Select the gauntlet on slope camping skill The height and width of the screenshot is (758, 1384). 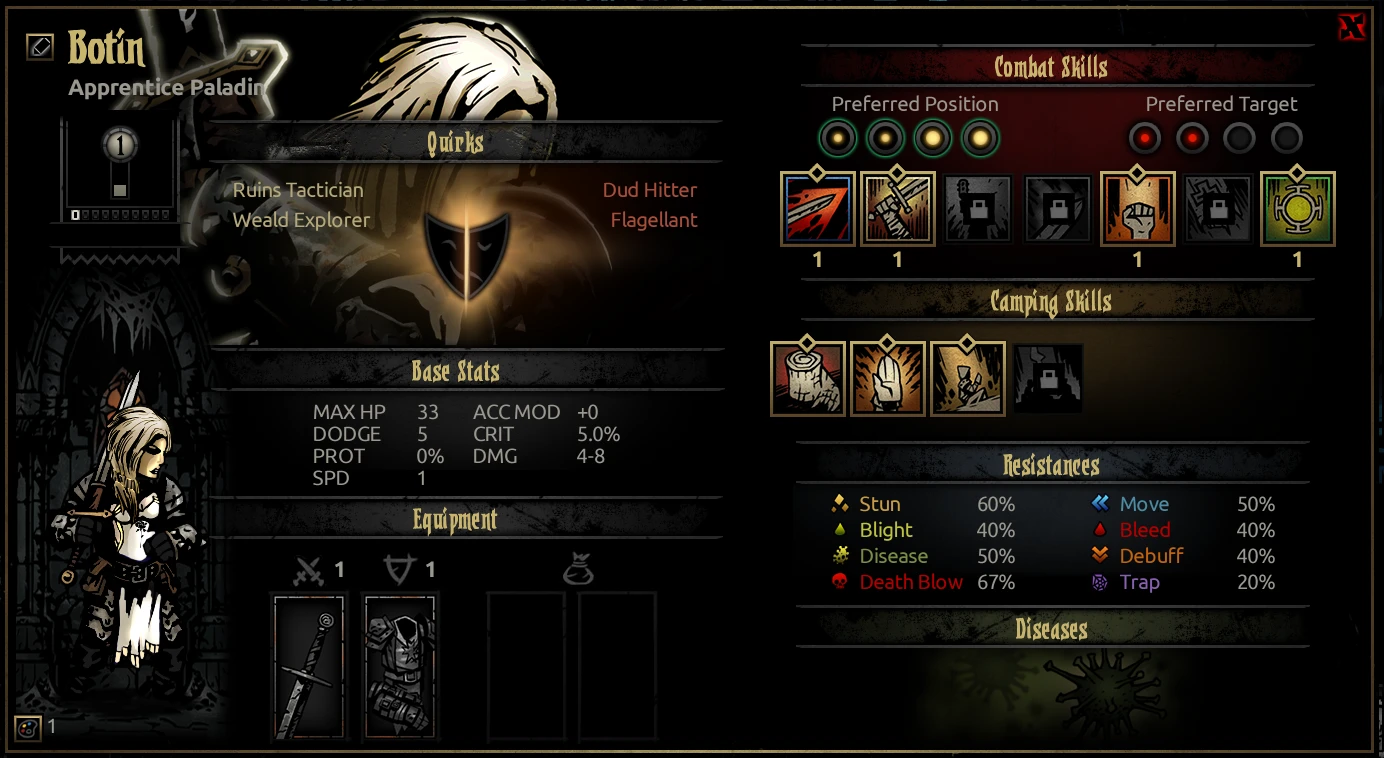coord(968,378)
